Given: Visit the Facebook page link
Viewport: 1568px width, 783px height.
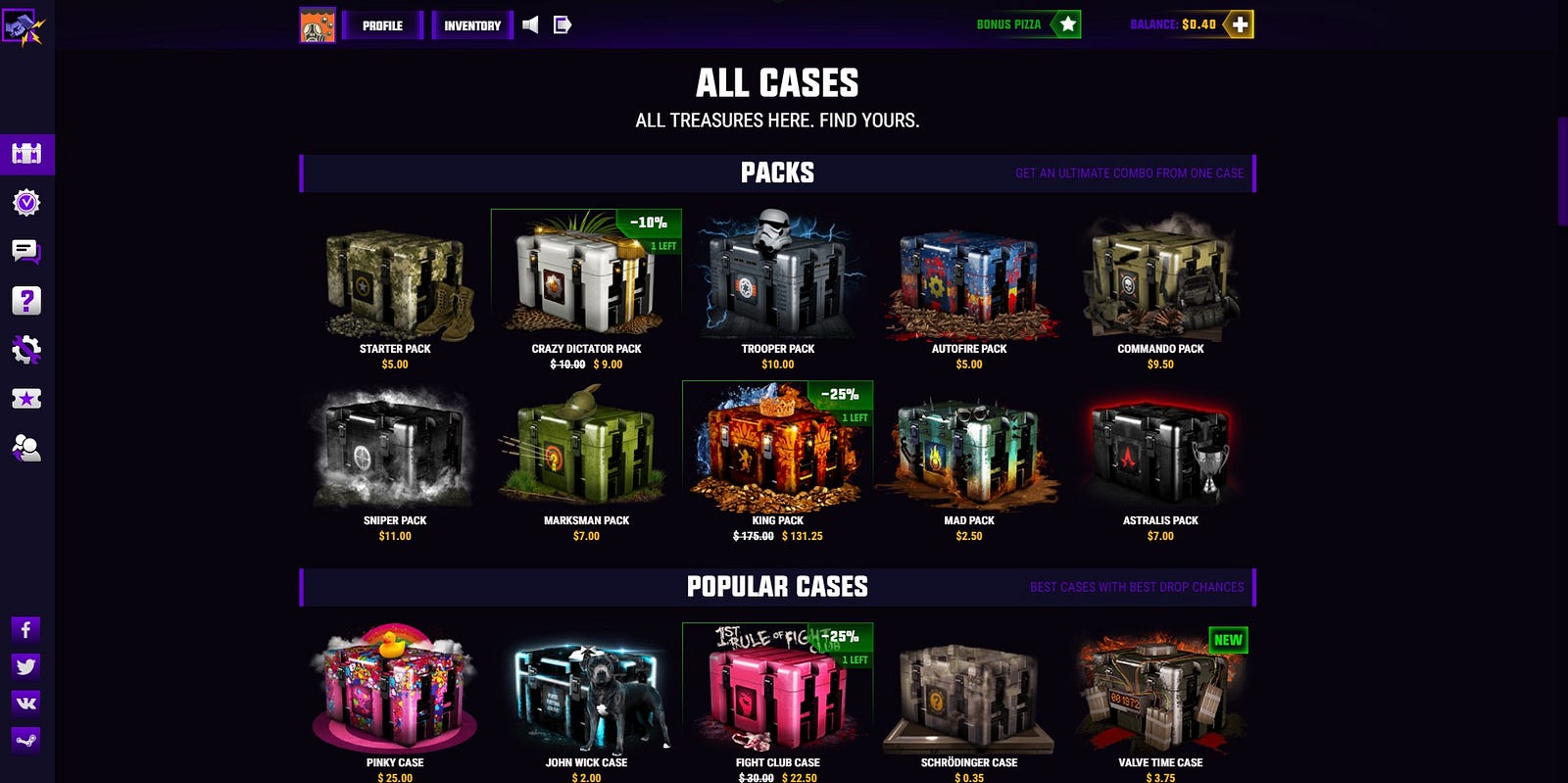Looking at the screenshot, I should point(26,629).
